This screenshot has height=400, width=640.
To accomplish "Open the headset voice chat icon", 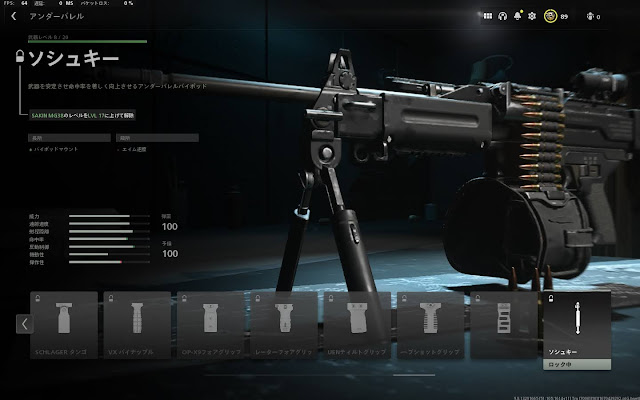I will [x=503, y=17].
